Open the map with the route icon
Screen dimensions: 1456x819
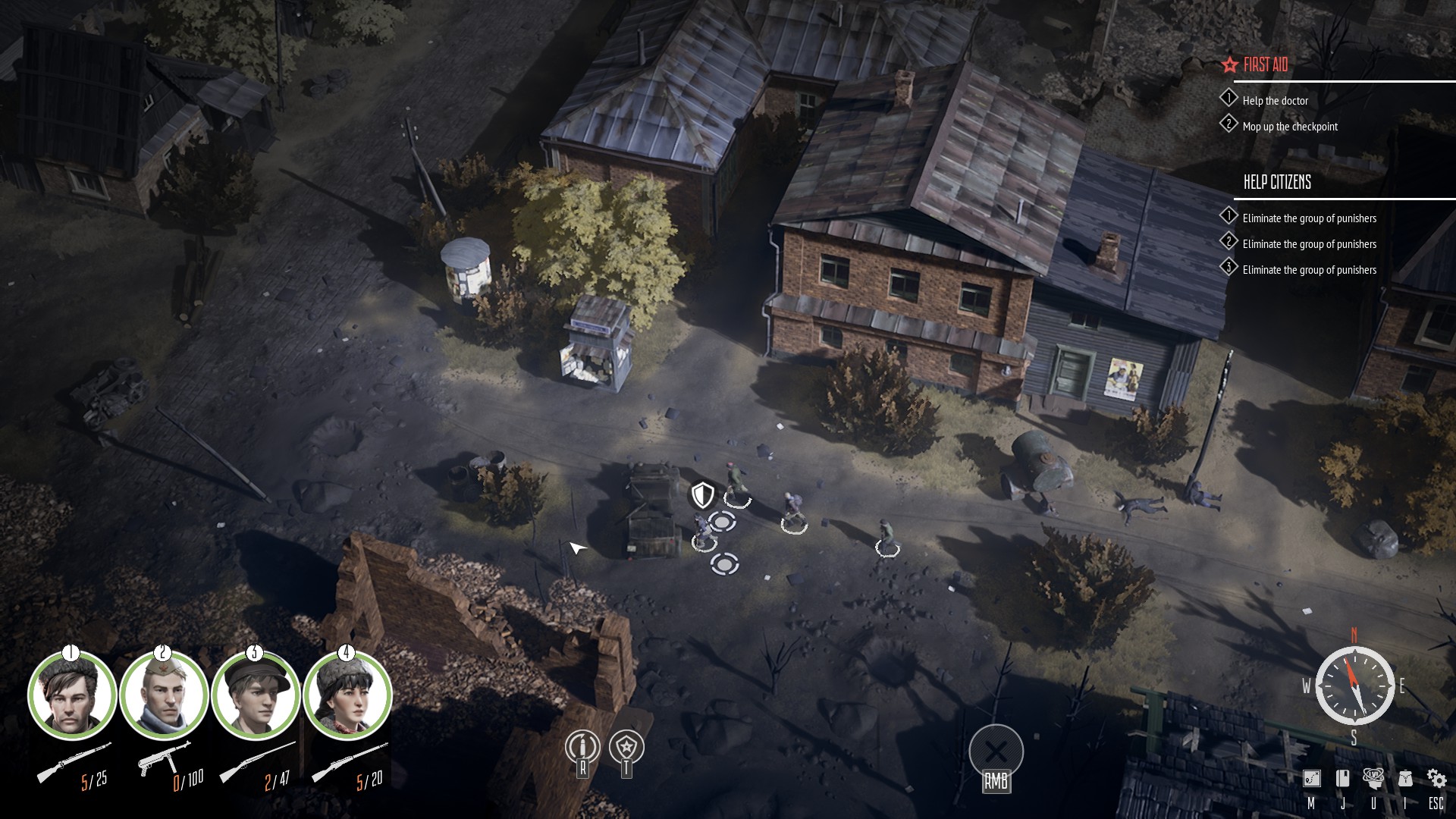[1311, 779]
